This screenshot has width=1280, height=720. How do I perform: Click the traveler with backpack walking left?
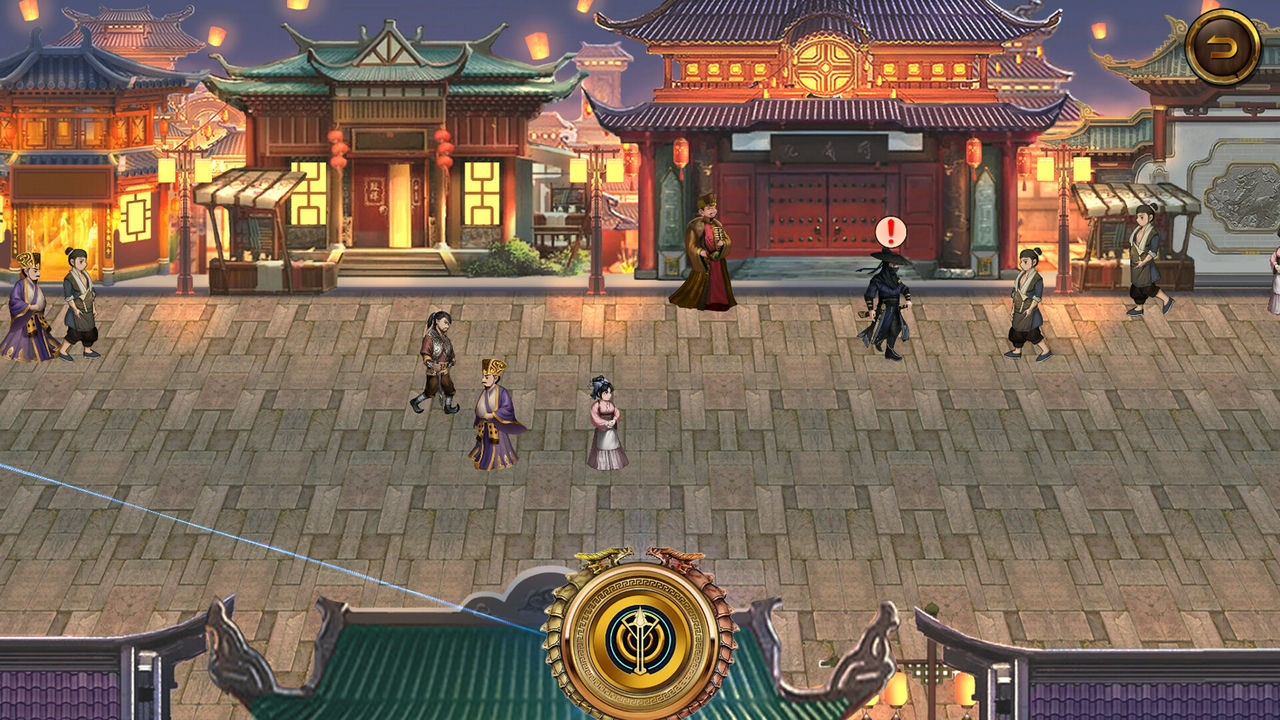[435, 360]
